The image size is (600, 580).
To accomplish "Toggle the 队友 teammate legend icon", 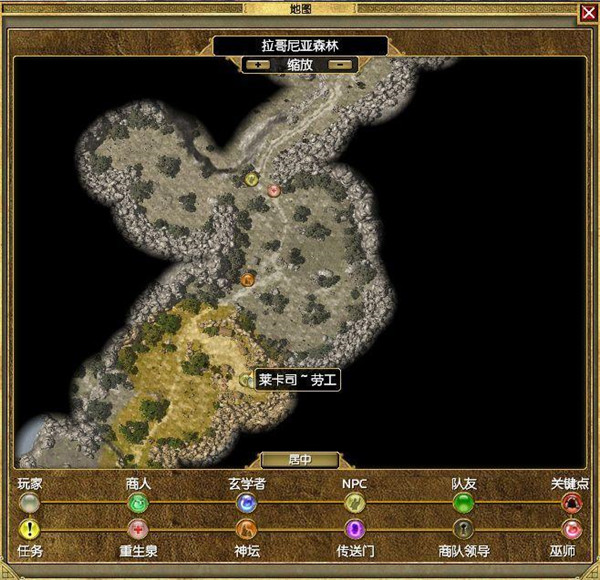I will click(463, 502).
